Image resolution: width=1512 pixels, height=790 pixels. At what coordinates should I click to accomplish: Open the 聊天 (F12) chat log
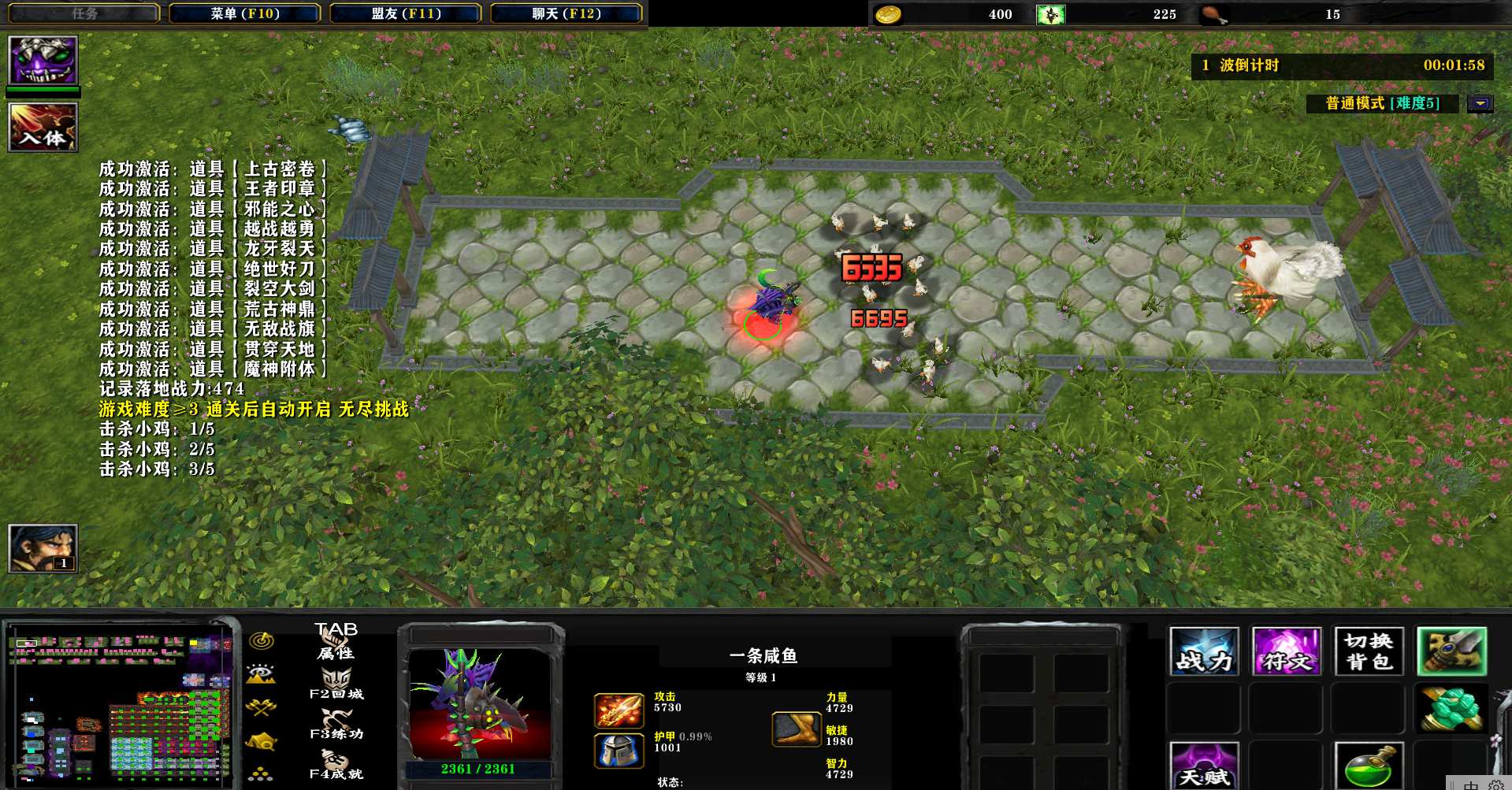(566, 13)
